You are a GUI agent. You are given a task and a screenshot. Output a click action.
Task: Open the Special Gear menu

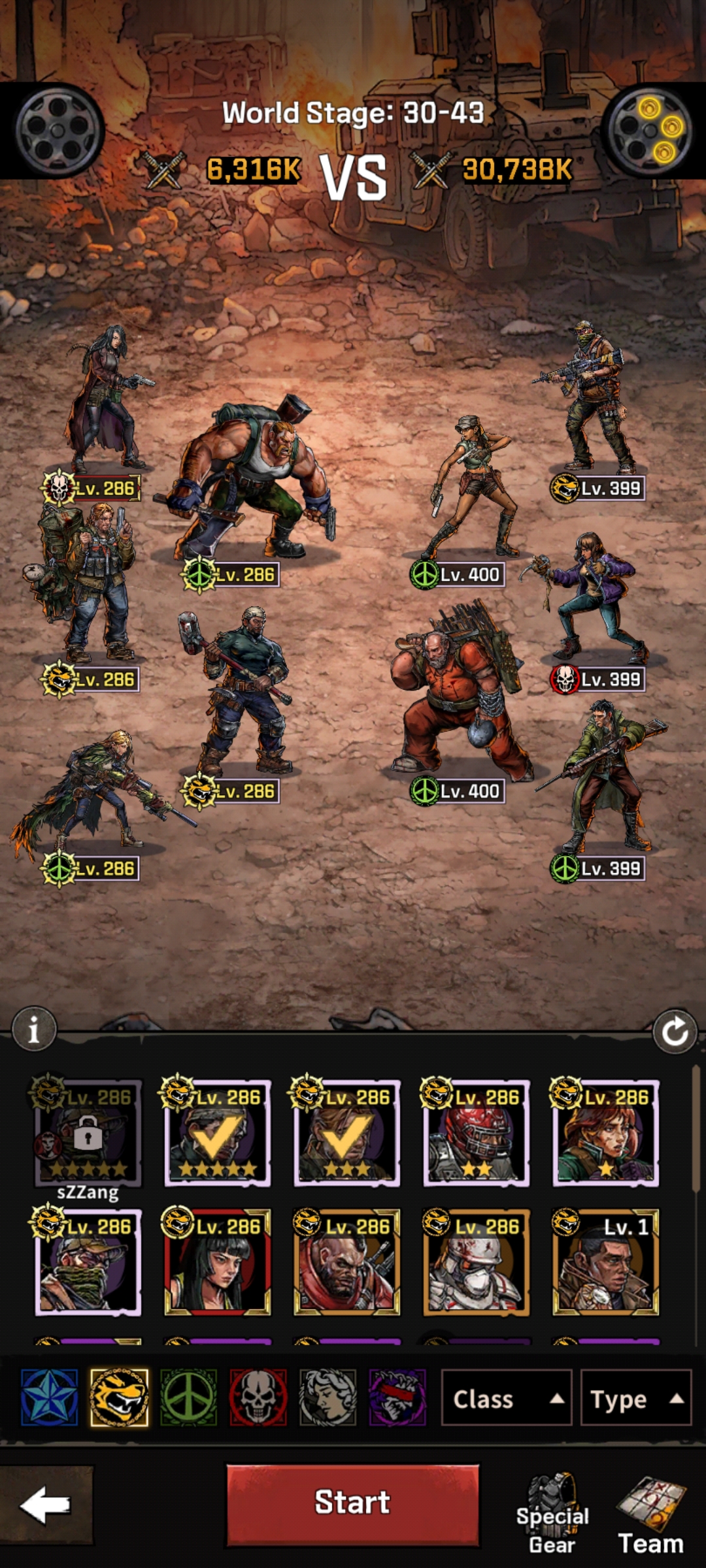552,1516
